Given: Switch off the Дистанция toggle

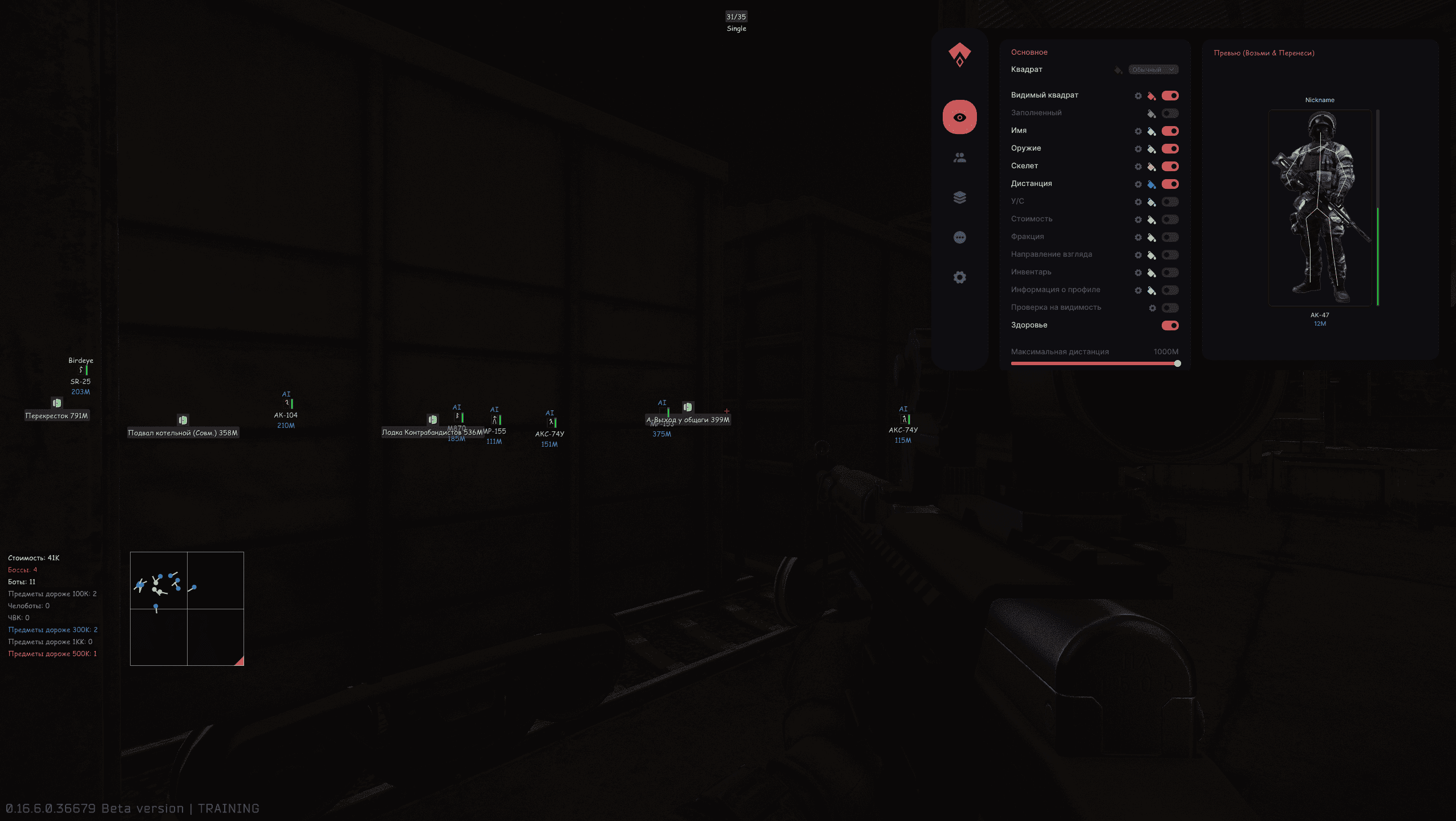Looking at the screenshot, I should point(1170,184).
